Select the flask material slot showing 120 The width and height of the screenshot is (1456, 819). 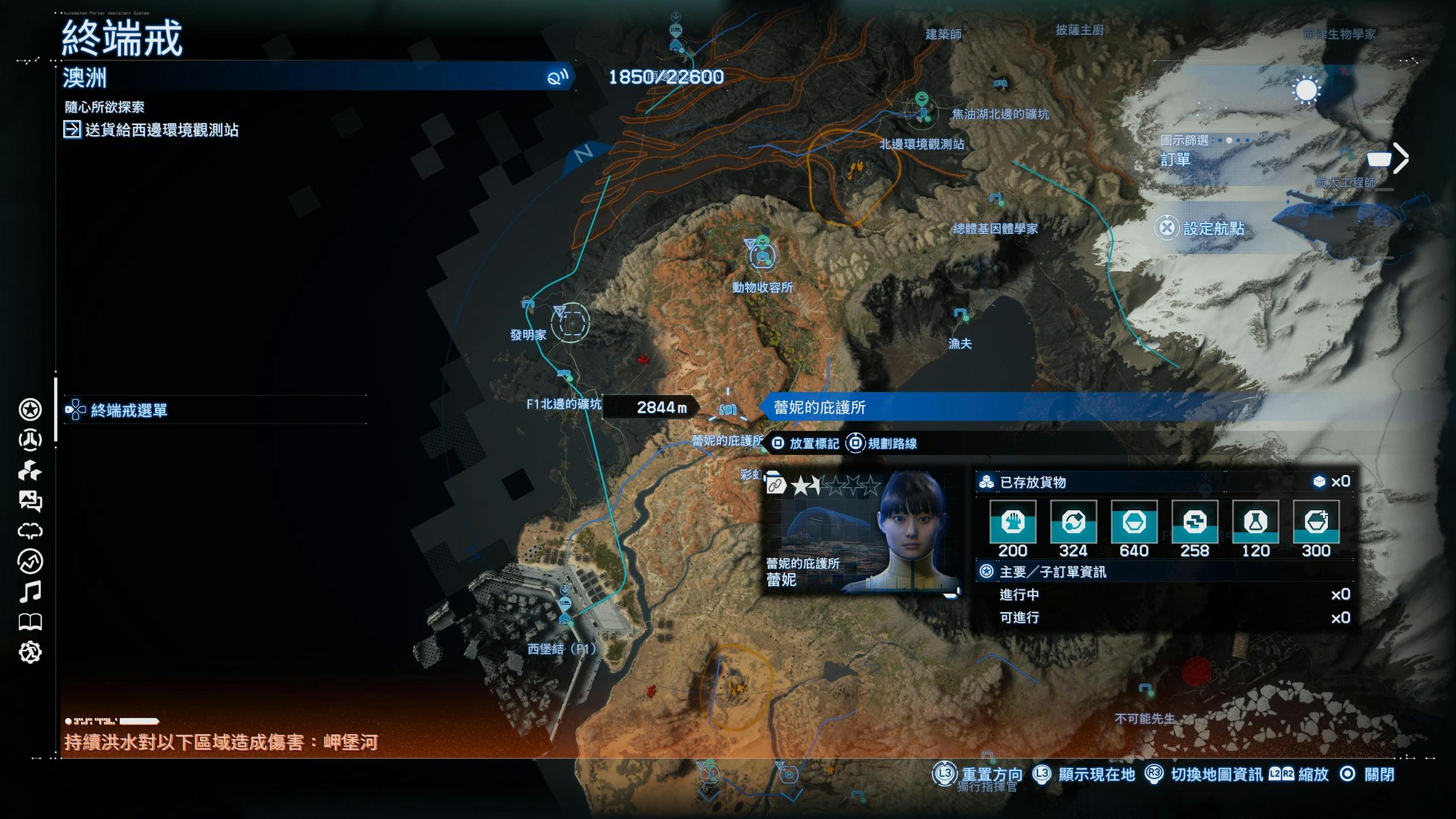(1255, 522)
